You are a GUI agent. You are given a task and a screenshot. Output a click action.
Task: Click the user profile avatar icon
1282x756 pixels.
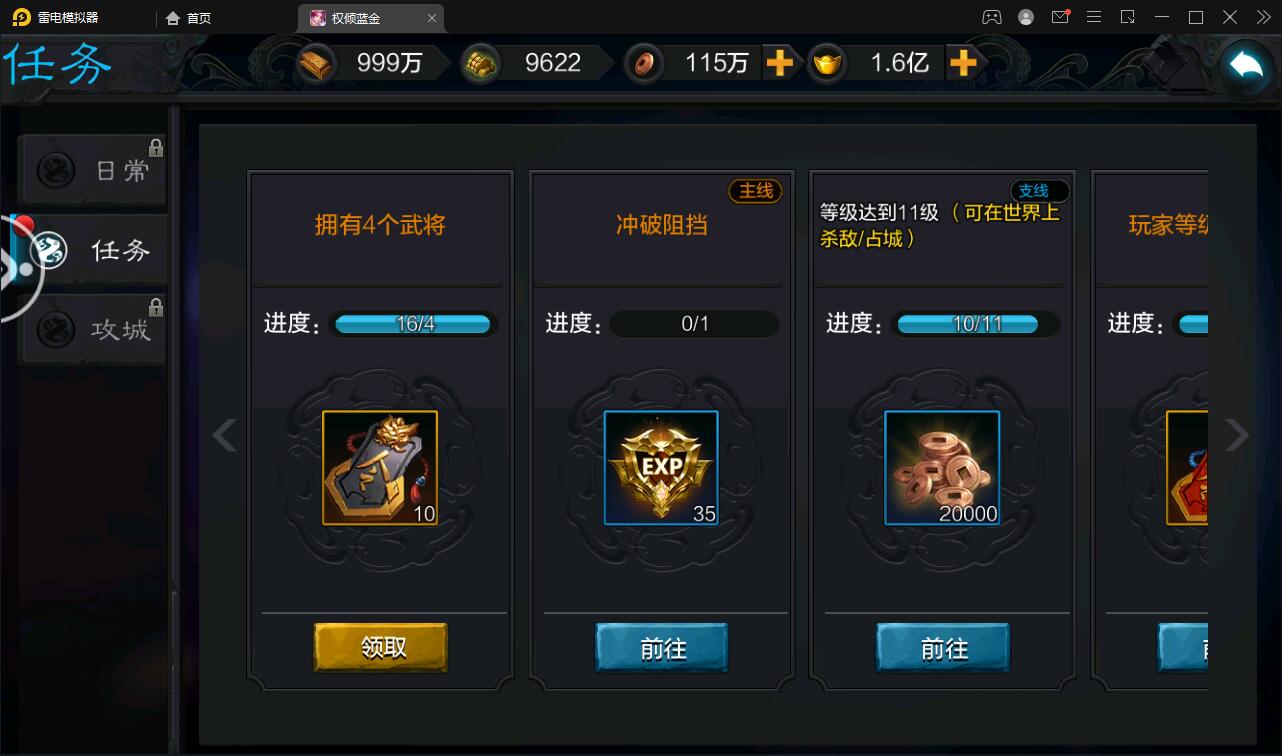point(1026,17)
